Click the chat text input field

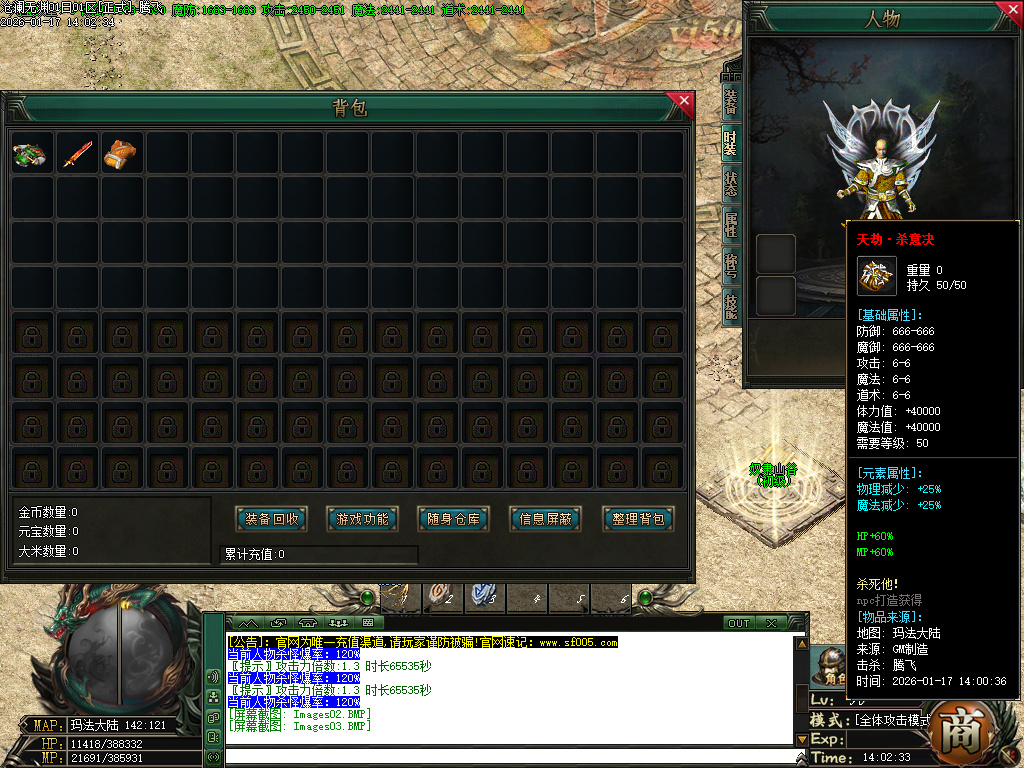click(510, 757)
